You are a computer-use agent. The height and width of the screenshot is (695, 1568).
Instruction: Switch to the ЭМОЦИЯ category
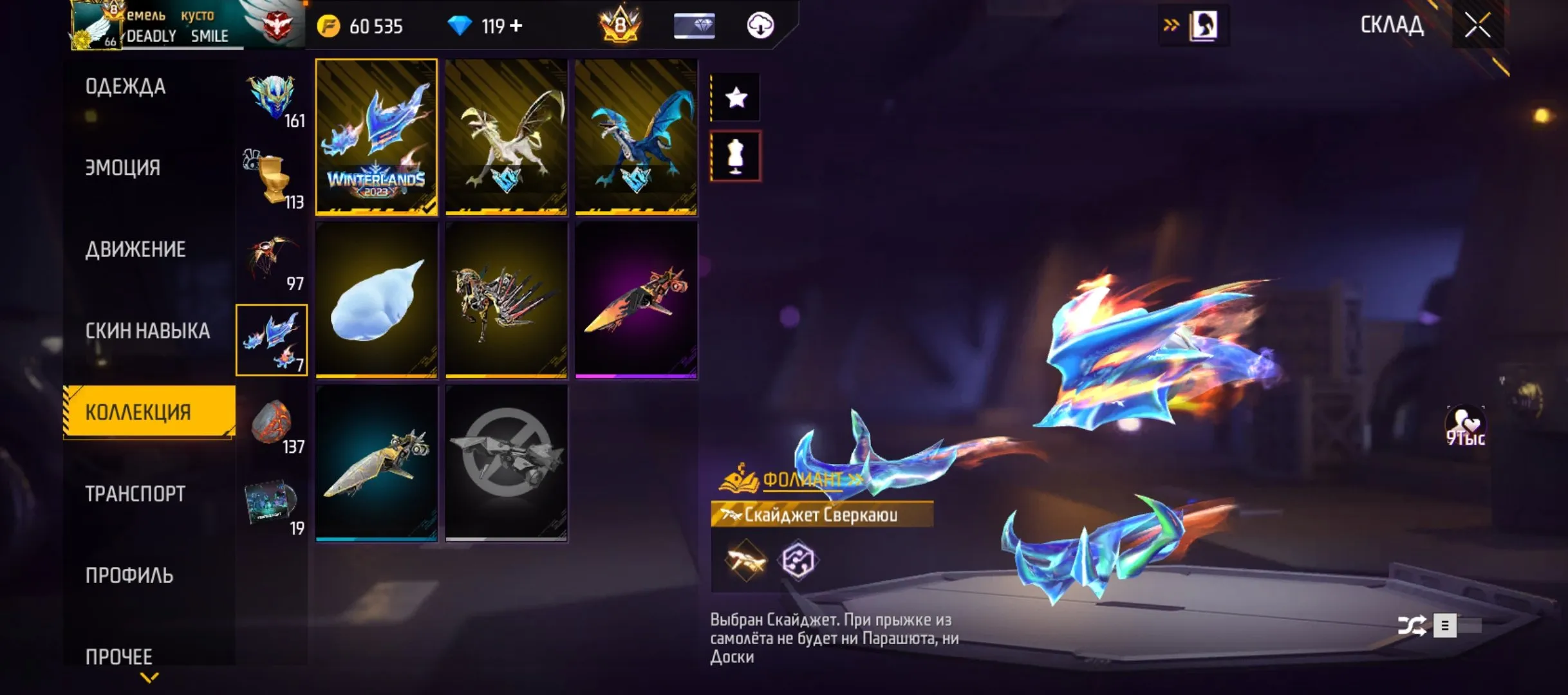[123, 168]
